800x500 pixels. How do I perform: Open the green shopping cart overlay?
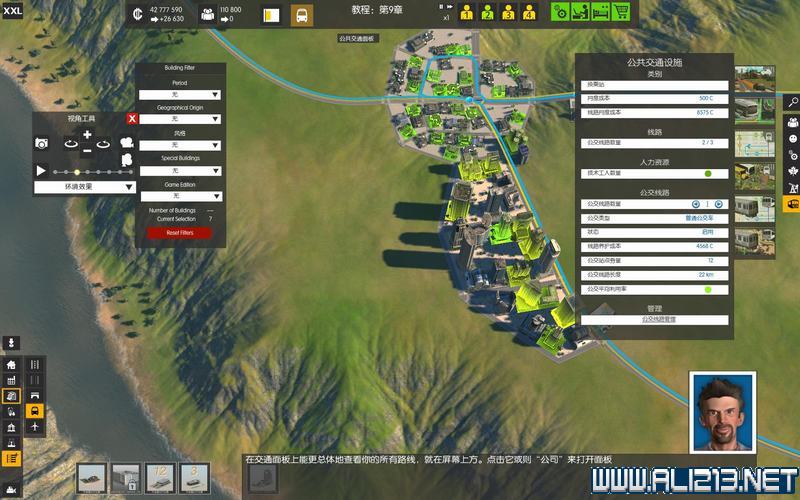click(x=621, y=13)
